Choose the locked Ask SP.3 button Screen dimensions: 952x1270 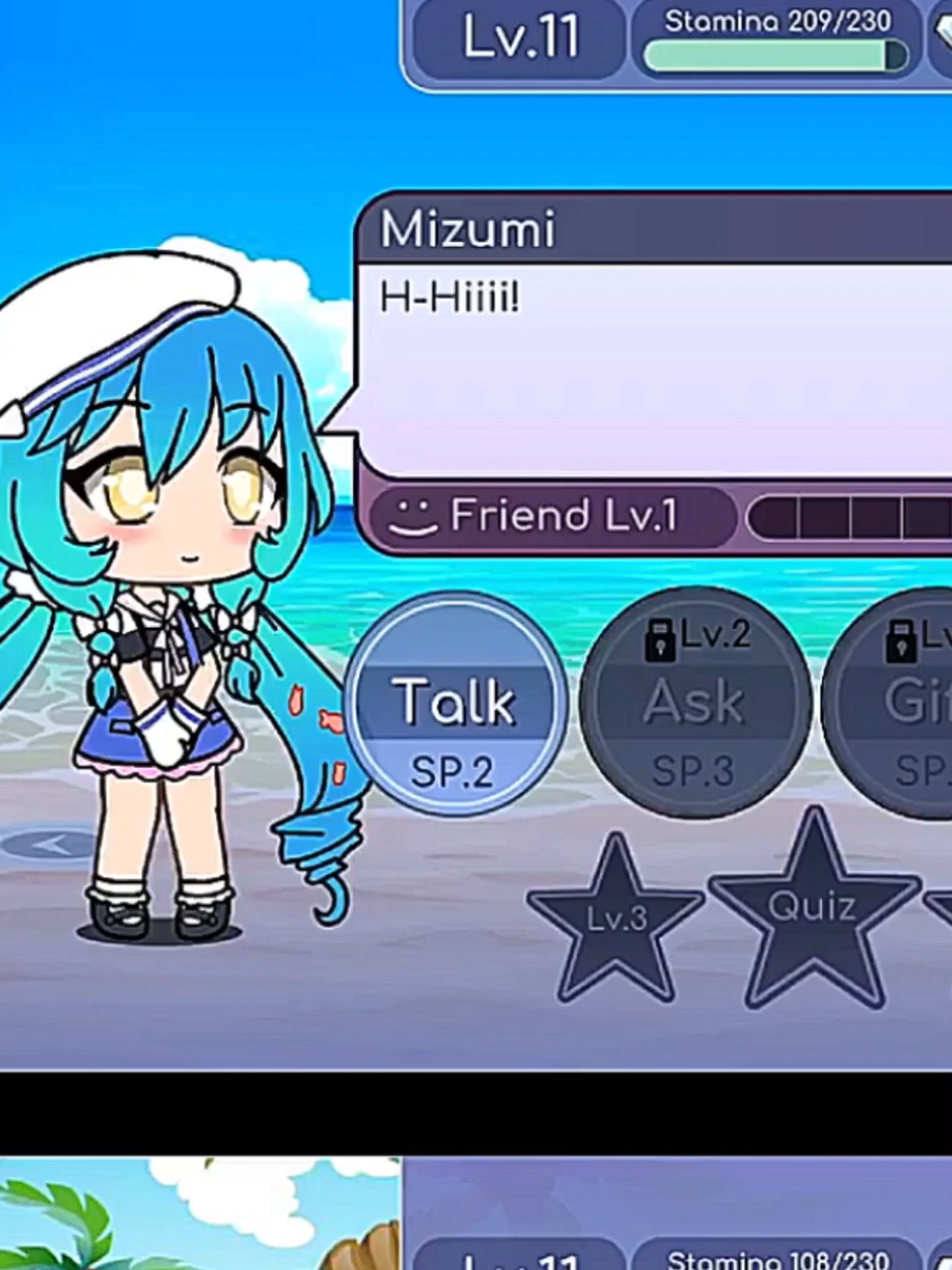pyautogui.click(x=694, y=703)
